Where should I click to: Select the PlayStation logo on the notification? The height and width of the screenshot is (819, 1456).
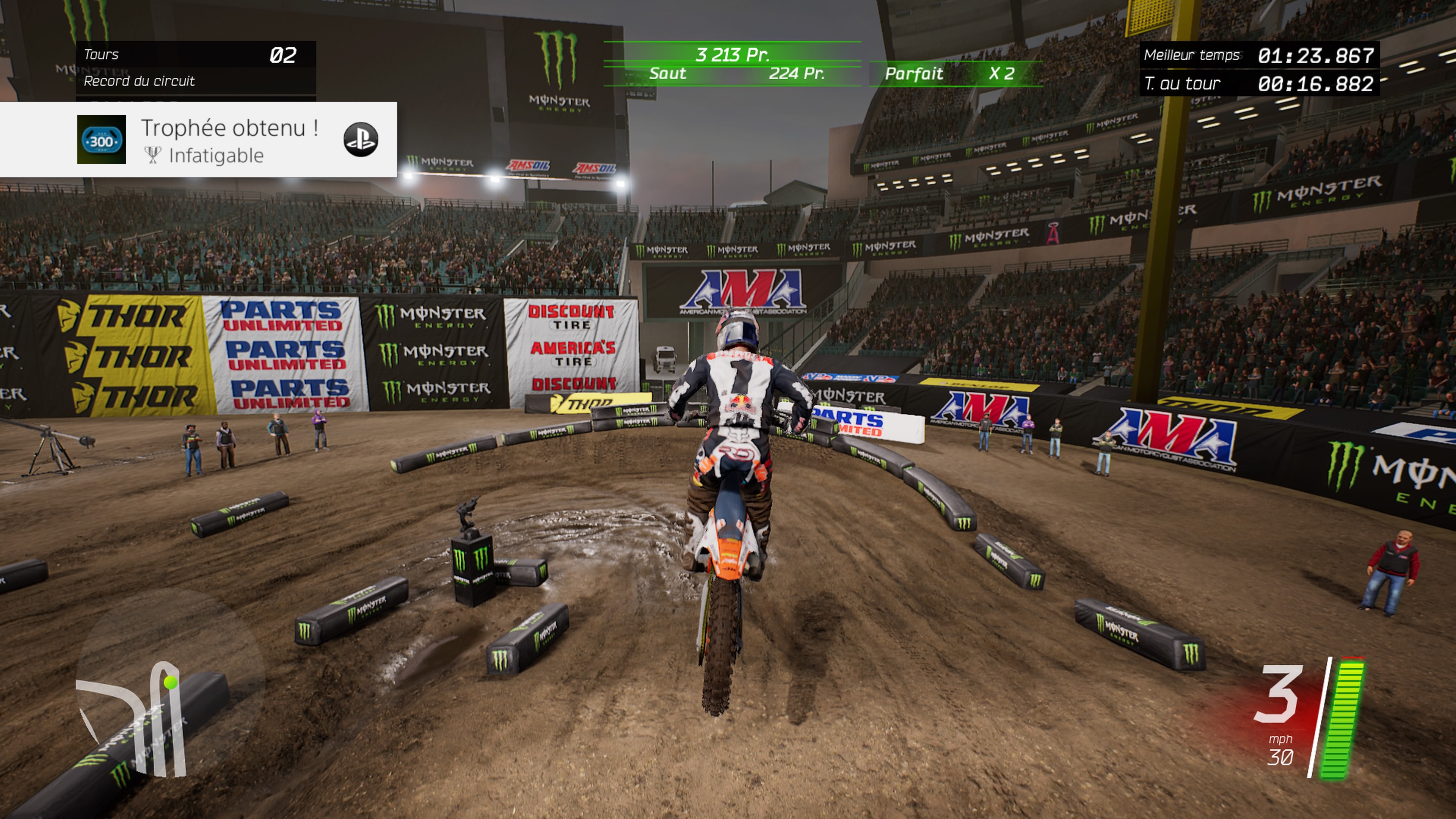pyautogui.click(x=361, y=140)
